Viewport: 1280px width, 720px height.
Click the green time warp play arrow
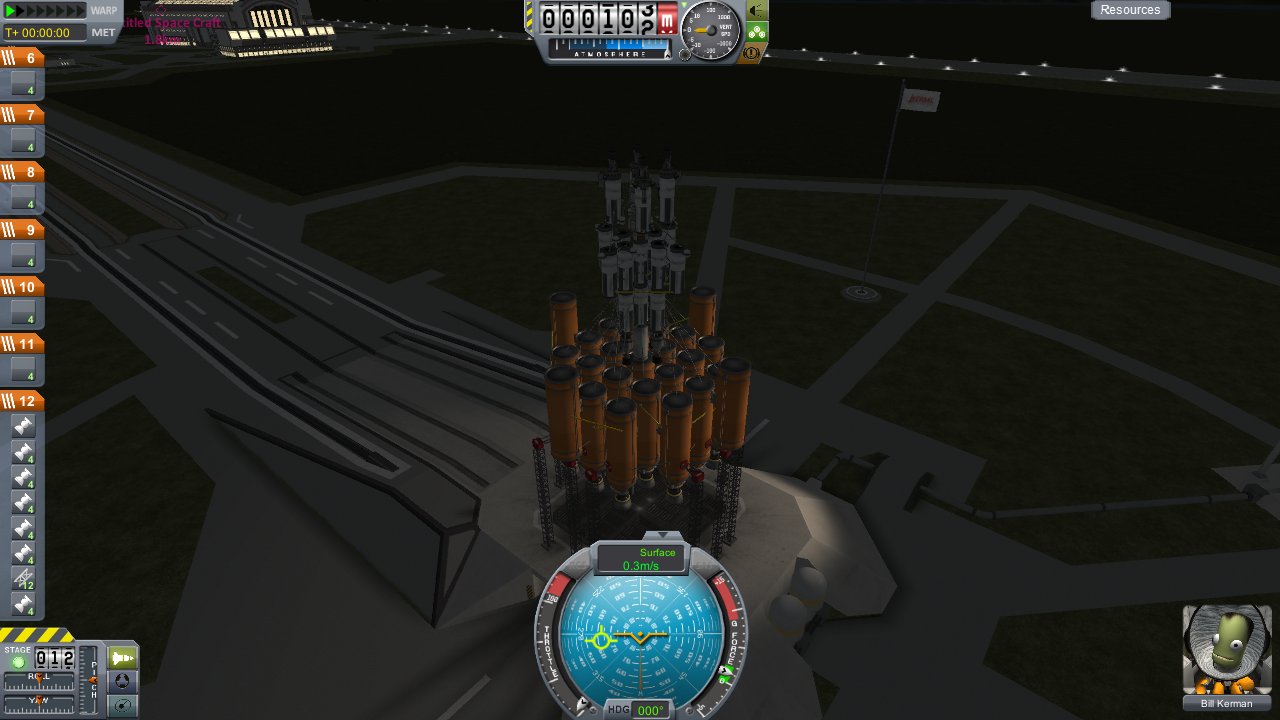click(x=12, y=11)
